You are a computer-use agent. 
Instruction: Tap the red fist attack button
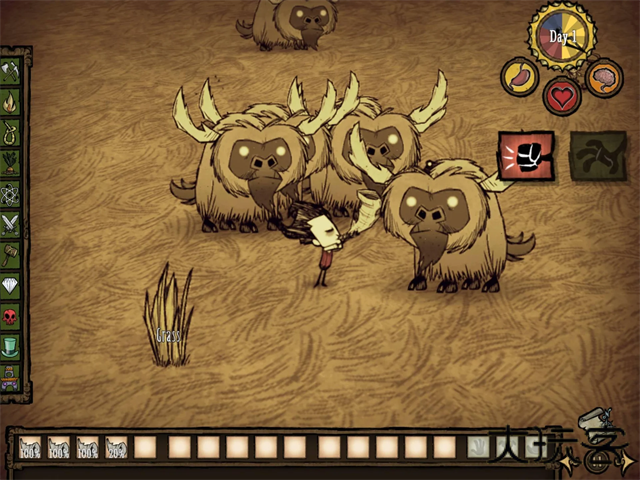coord(526,155)
